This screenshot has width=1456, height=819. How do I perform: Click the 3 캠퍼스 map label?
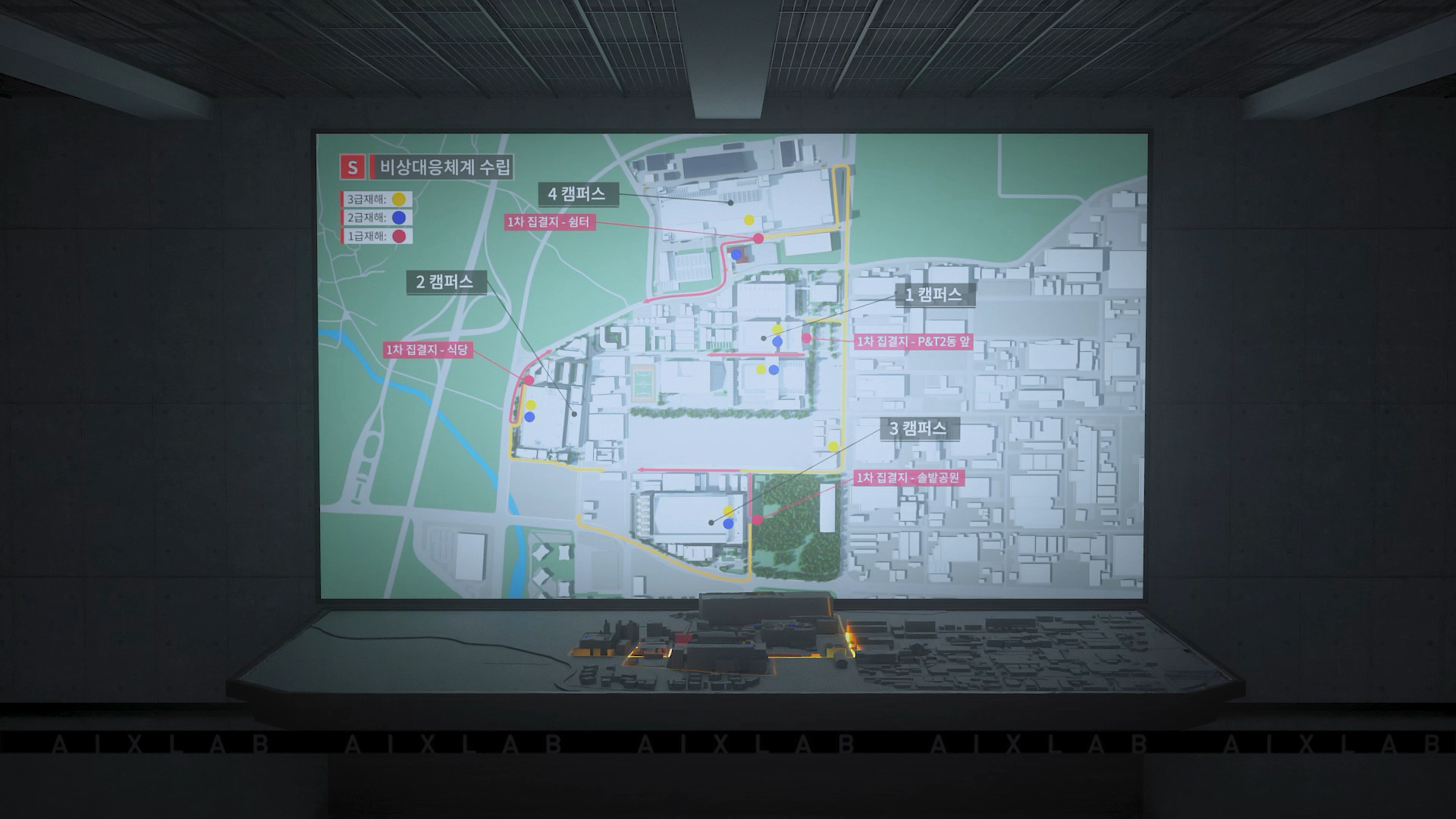pos(918,429)
